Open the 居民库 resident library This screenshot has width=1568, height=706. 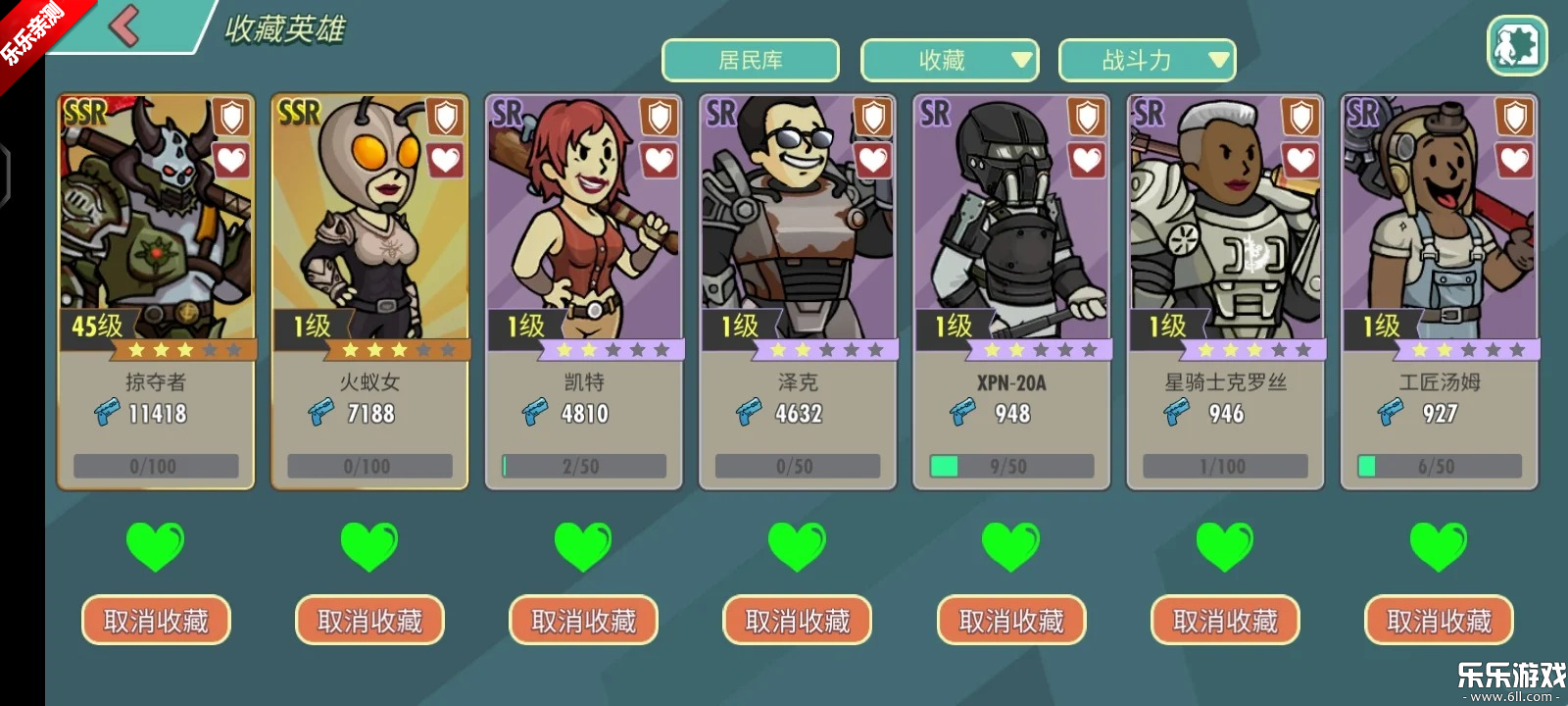coord(751,61)
